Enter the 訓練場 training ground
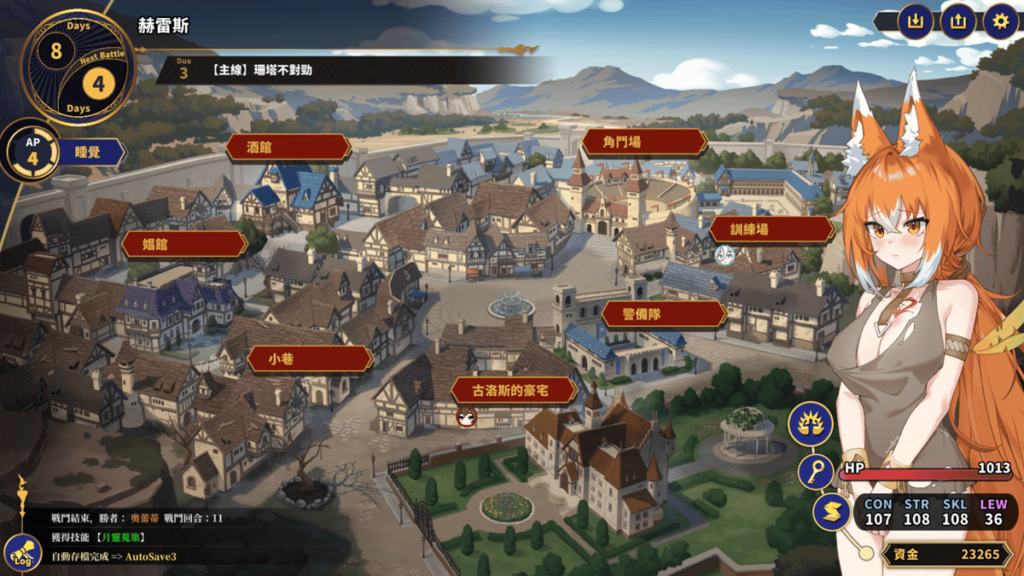 tap(771, 230)
